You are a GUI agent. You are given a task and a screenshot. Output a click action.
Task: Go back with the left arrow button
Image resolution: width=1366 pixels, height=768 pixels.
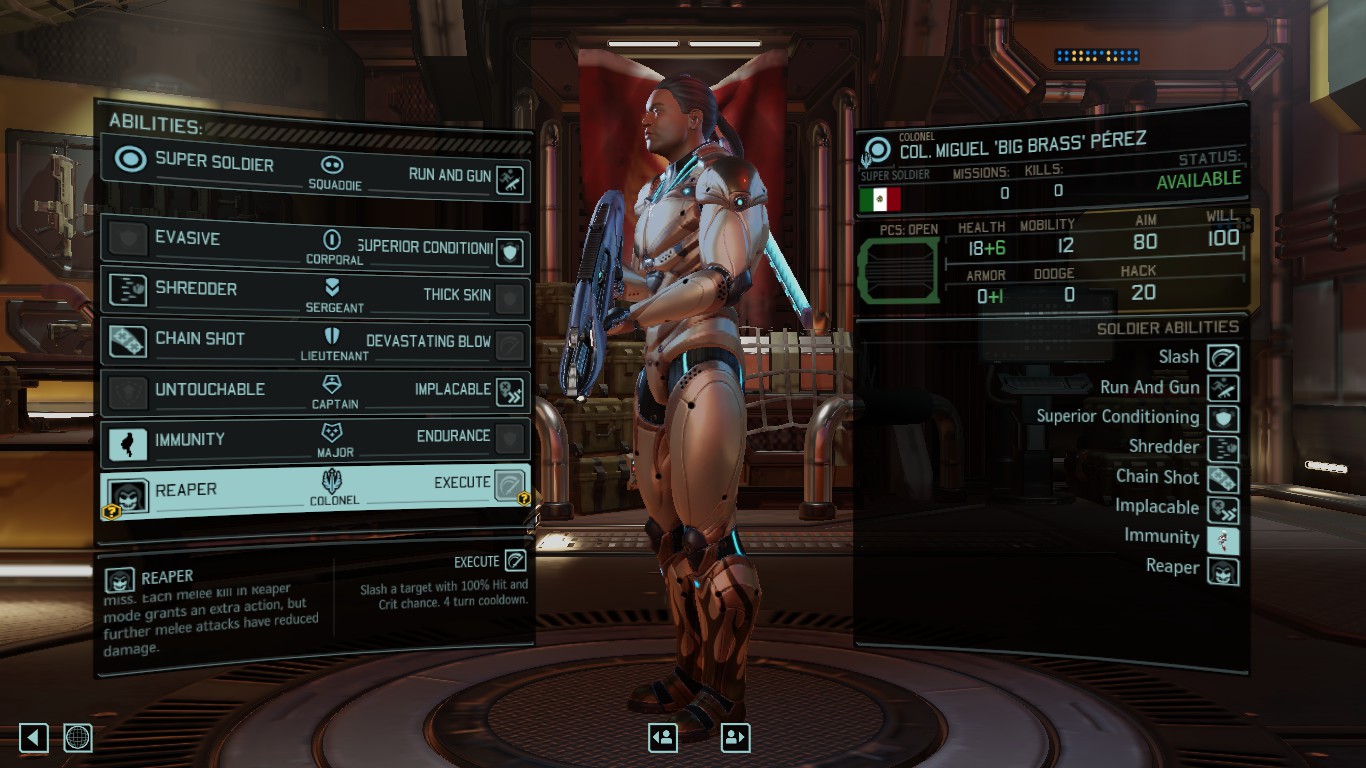click(34, 738)
